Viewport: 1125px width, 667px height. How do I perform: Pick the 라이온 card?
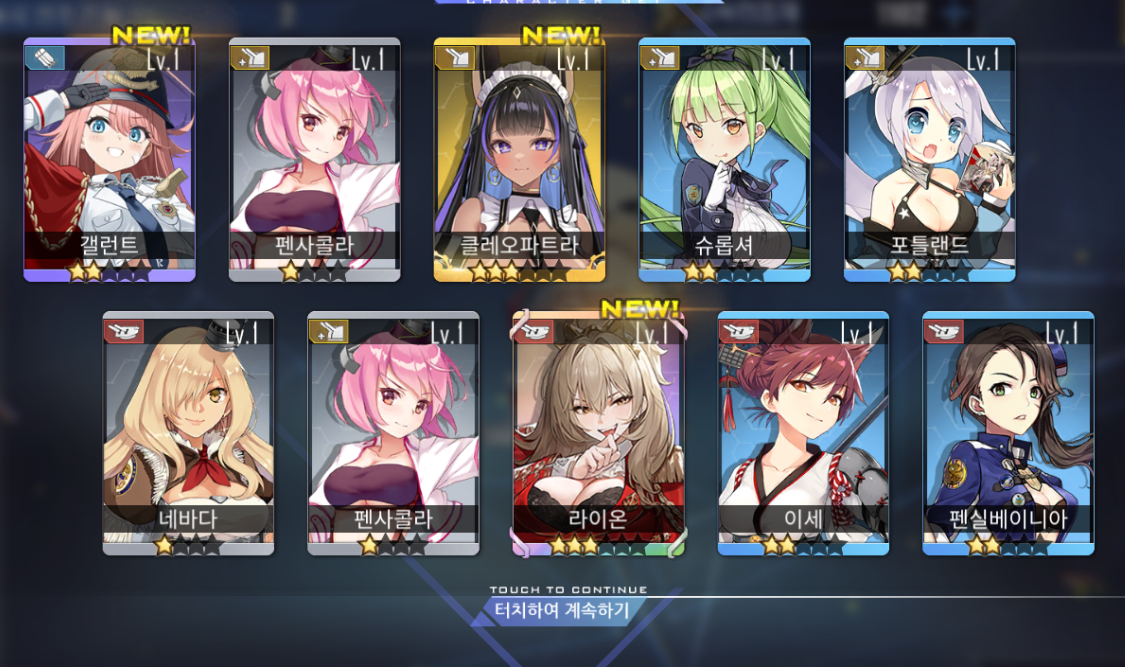tap(598, 433)
